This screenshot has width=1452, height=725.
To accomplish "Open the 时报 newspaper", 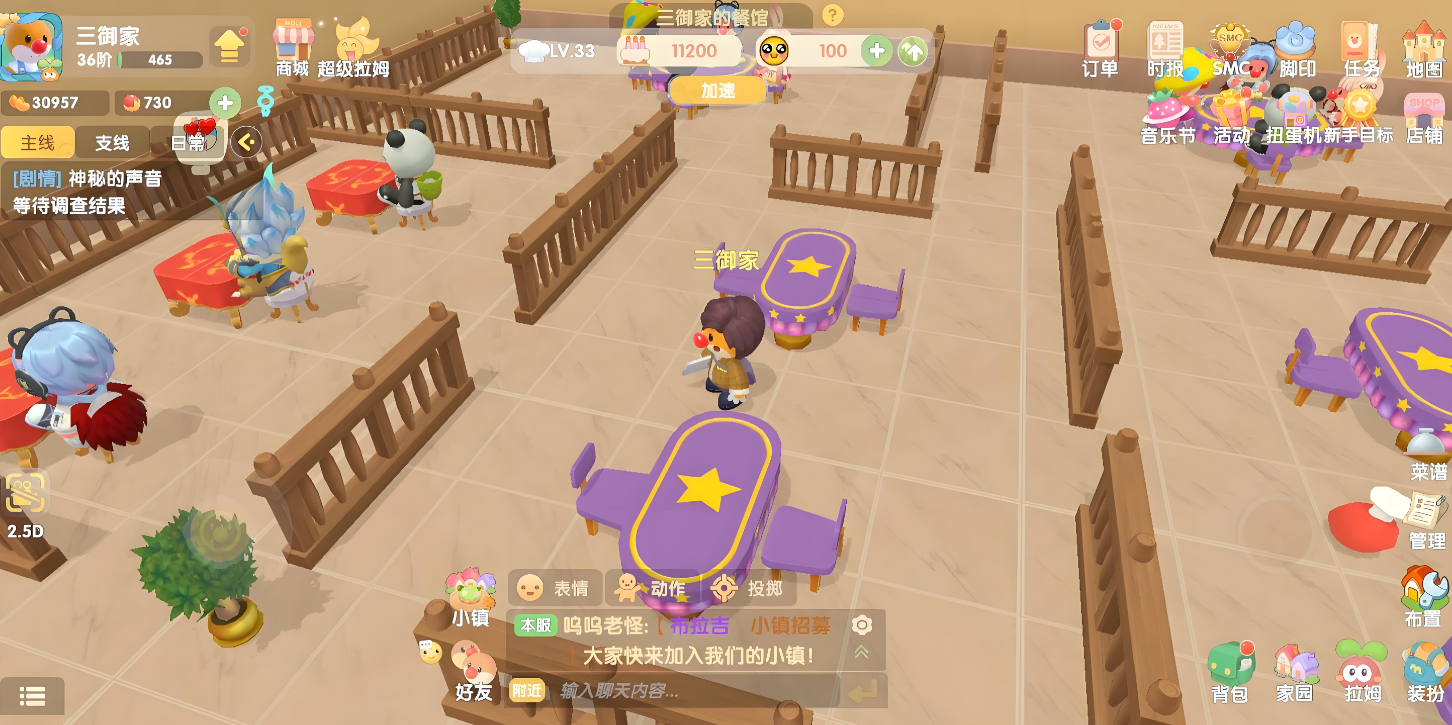I will click(x=1165, y=48).
